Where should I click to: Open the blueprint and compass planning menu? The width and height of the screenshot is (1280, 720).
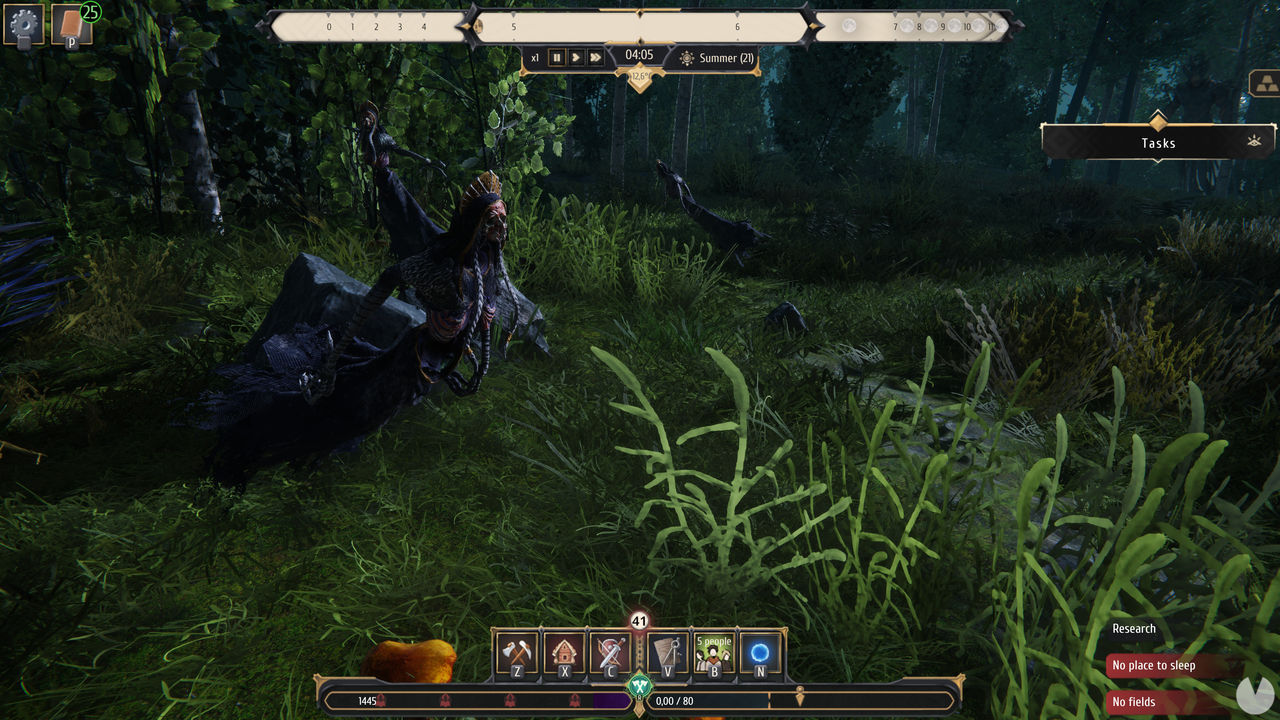[667, 654]
